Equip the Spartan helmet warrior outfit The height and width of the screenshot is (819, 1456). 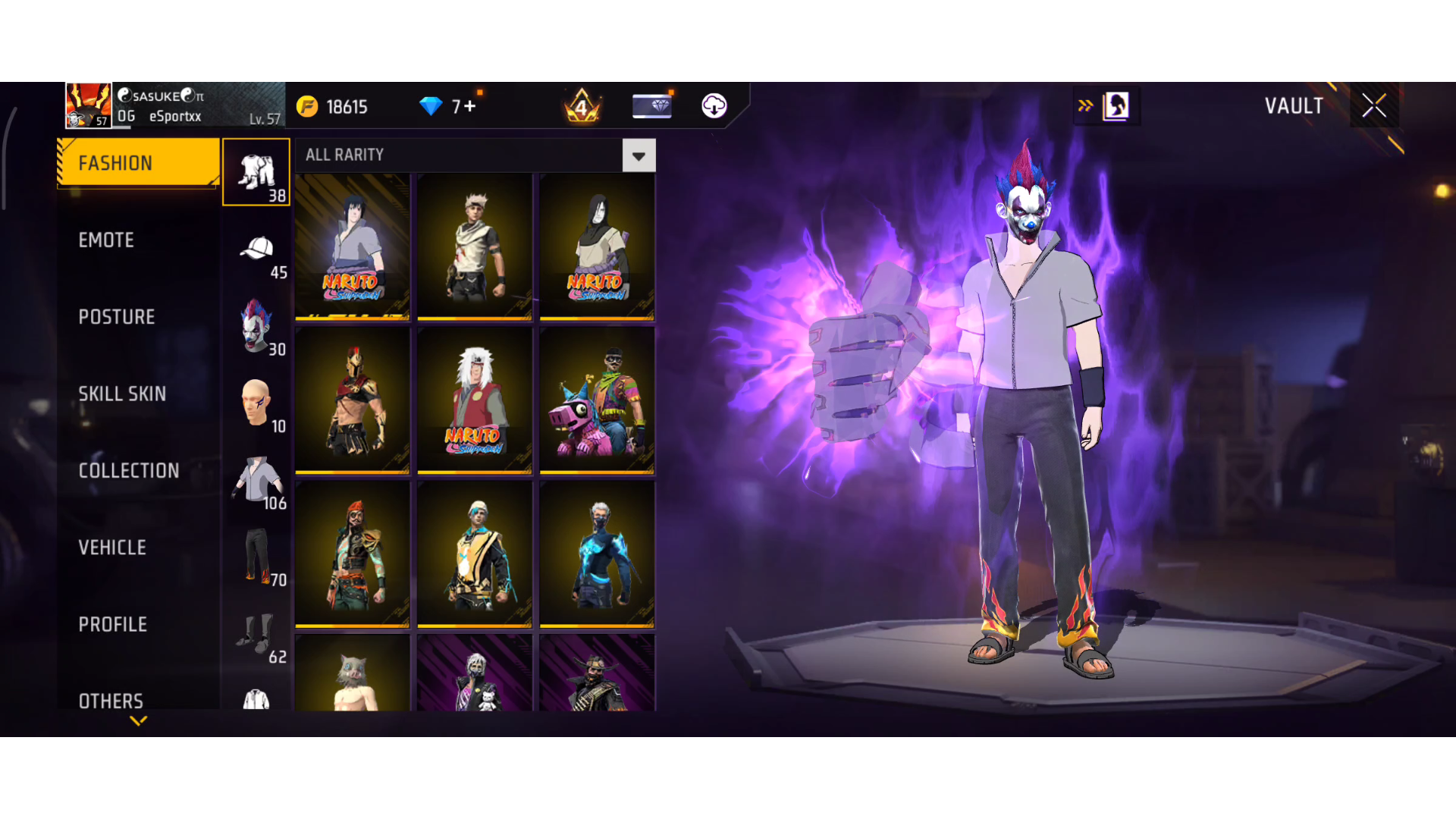(x=353, y=400)
